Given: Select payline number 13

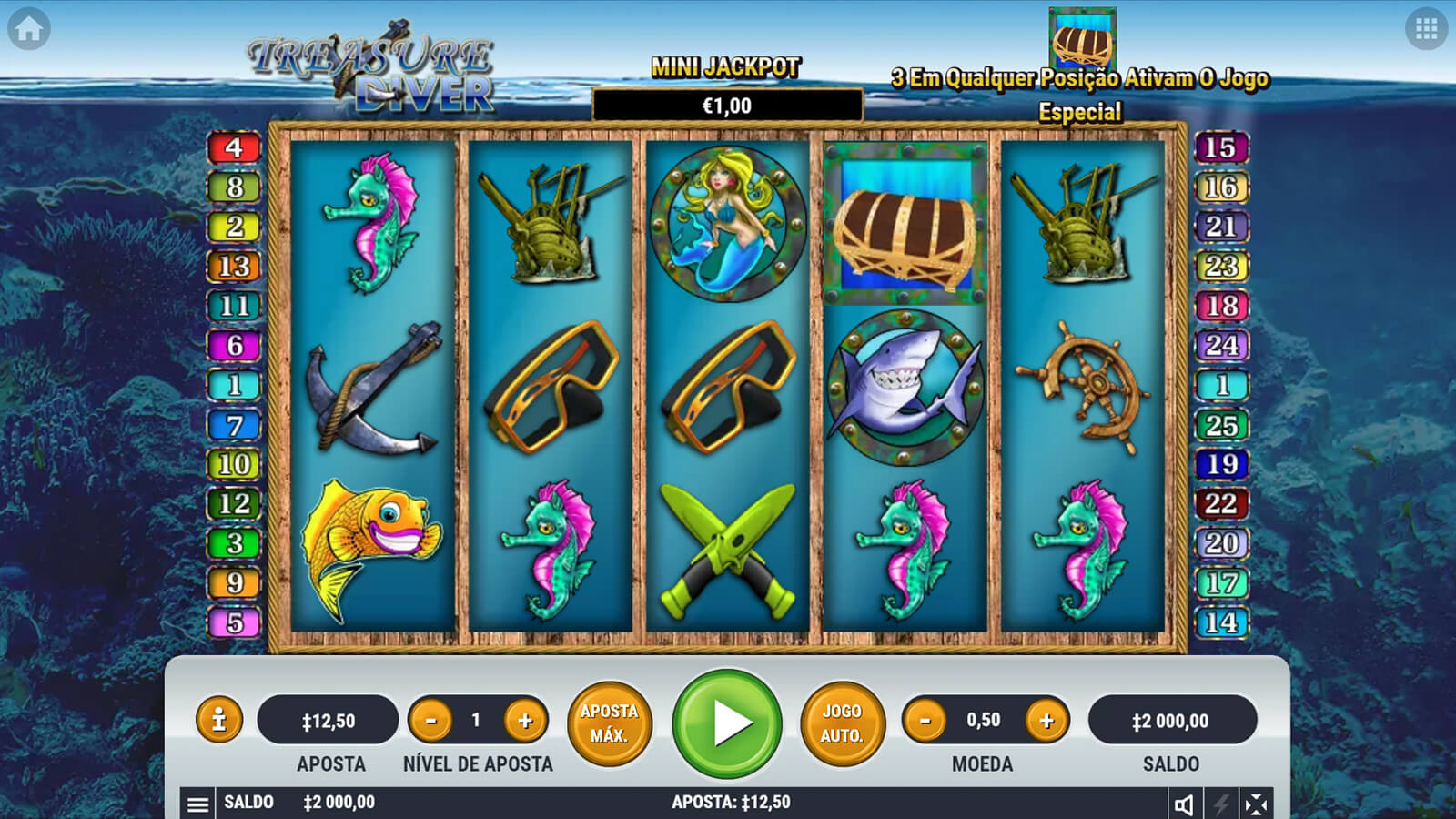Looking at the screenshot, I should 235,266.
